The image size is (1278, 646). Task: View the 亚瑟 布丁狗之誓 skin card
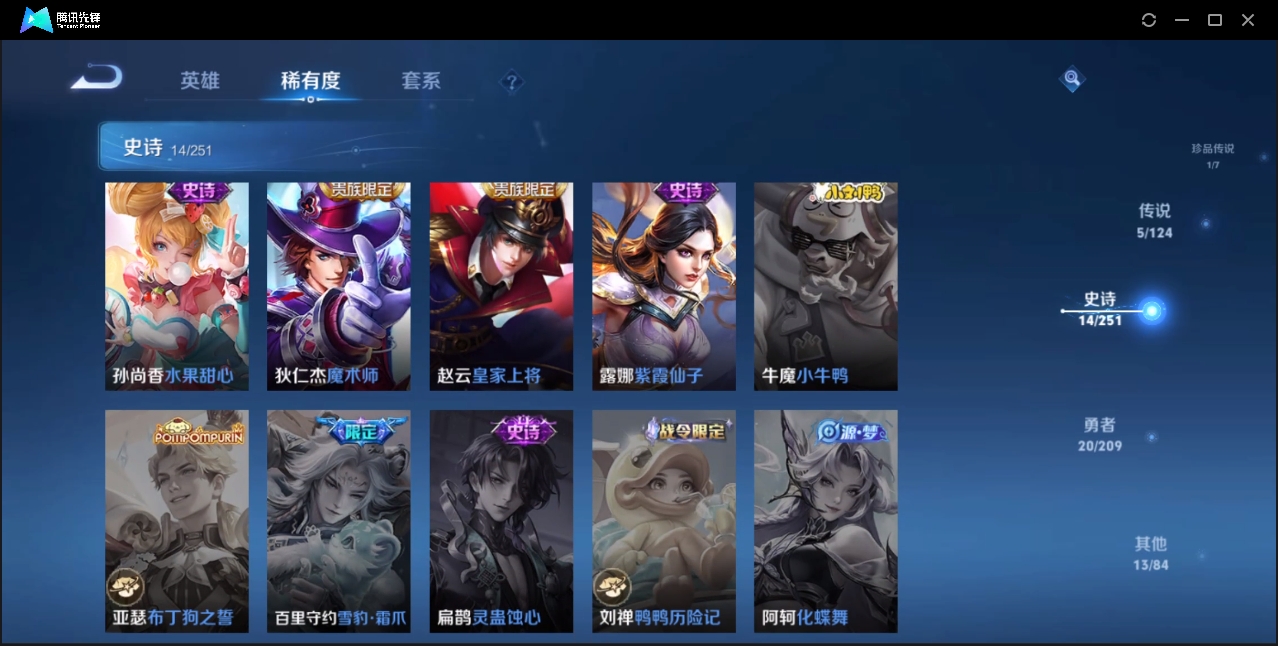click(x=177, y=521)
